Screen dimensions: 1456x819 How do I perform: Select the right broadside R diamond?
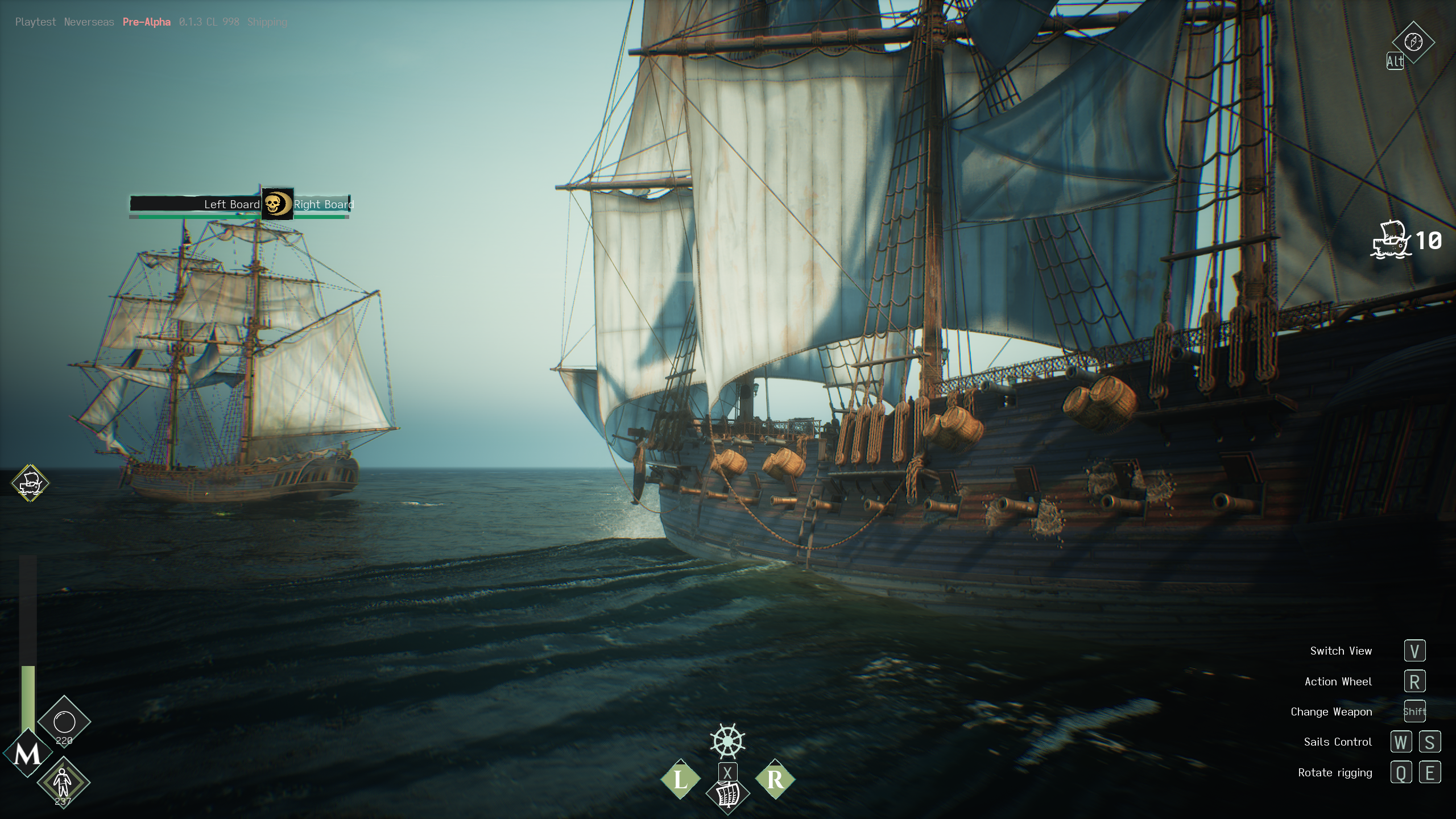pyautogui.click(x=775, y=779)
